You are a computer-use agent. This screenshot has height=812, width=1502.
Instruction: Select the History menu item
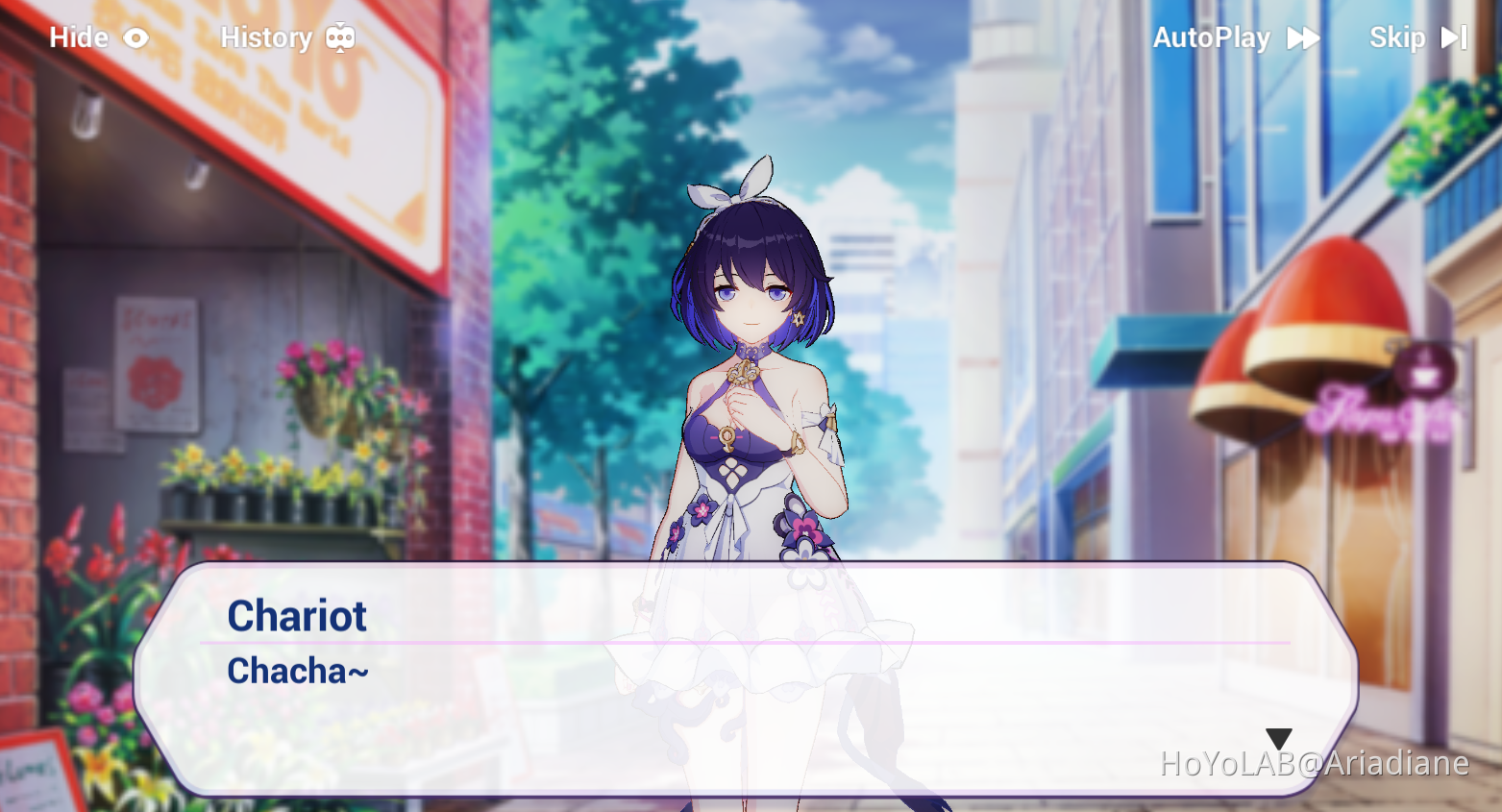tap(267, 37)
